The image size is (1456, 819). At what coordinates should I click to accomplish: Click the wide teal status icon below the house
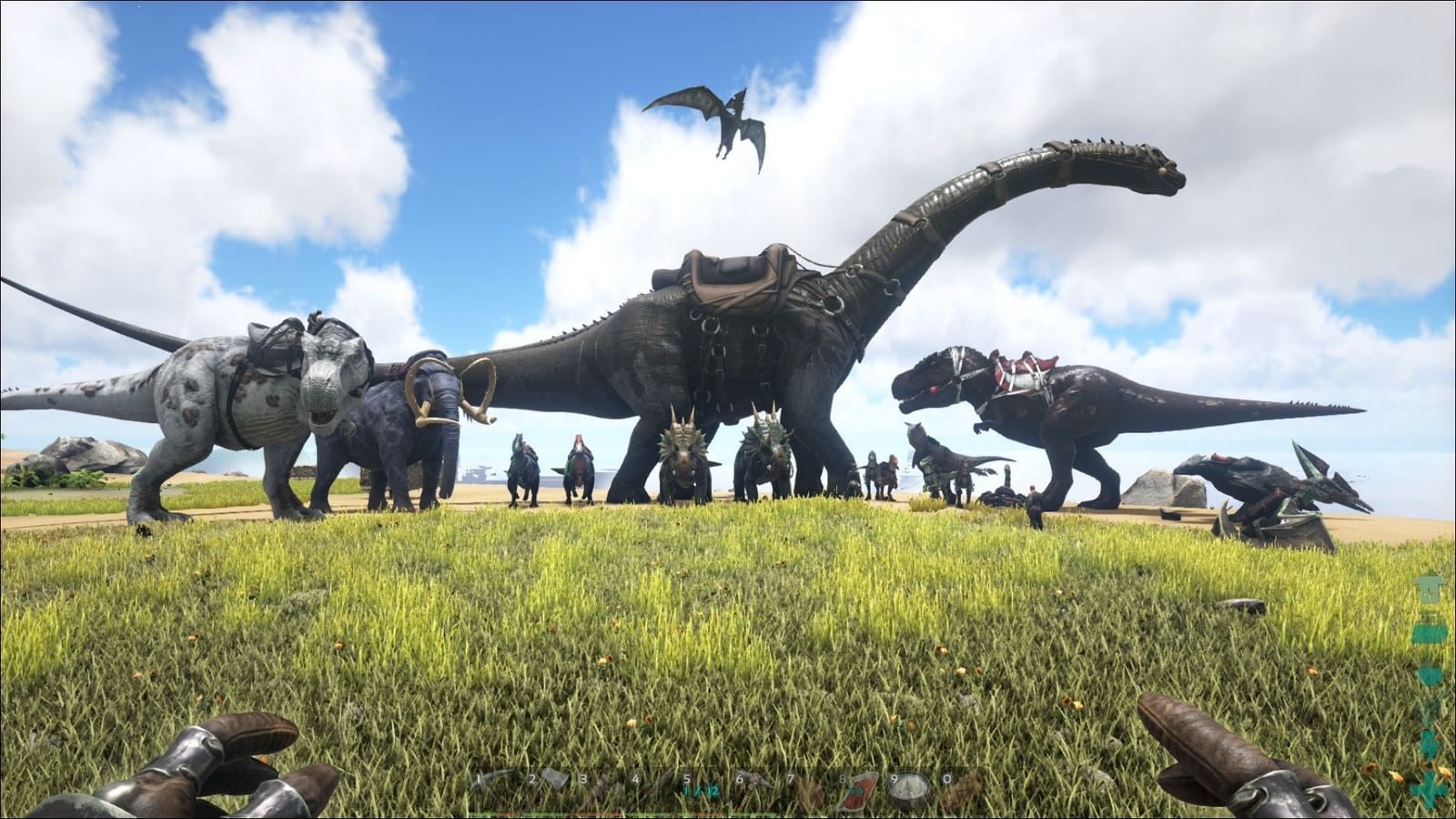tap(1429, 634)
